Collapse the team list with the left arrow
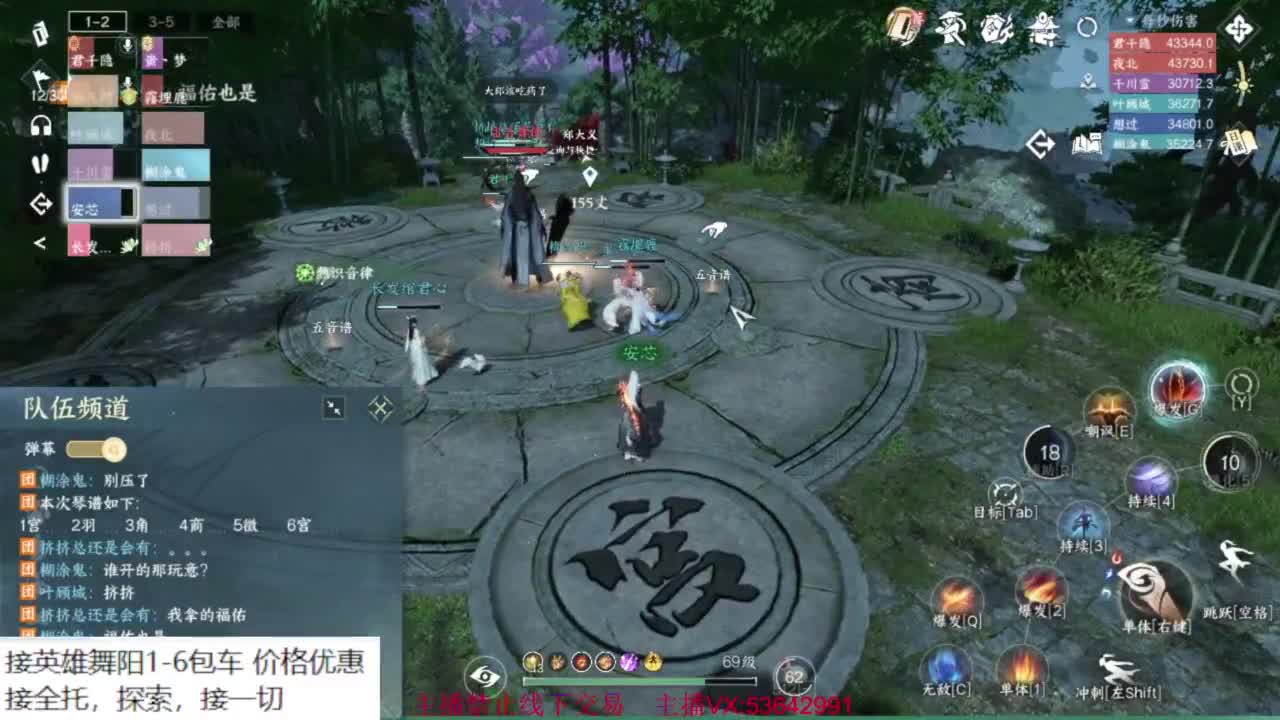Viewport: 1280px width, 720px height. (39, 241)
